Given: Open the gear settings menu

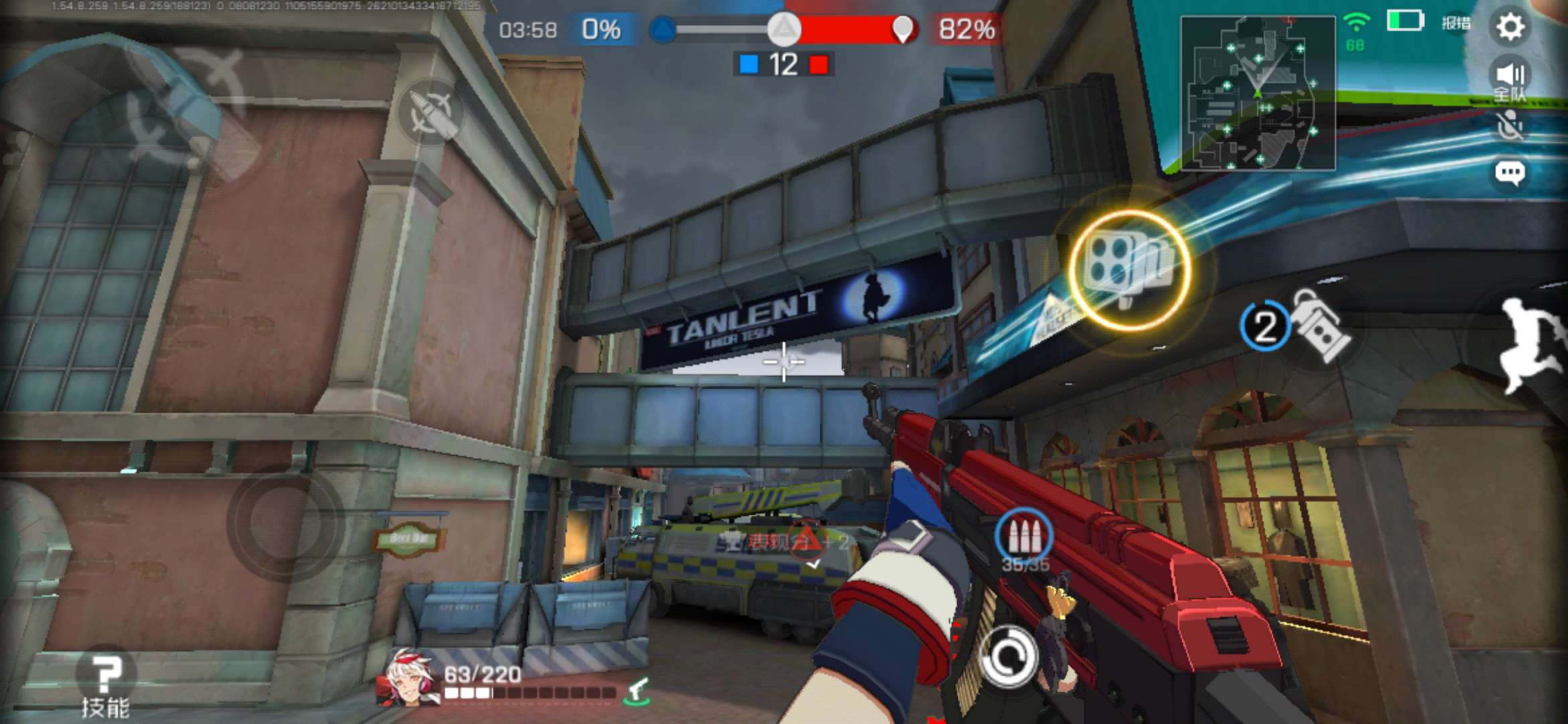Looking at the screenshot, I should pyautogui.click(x=1510, y=27).
